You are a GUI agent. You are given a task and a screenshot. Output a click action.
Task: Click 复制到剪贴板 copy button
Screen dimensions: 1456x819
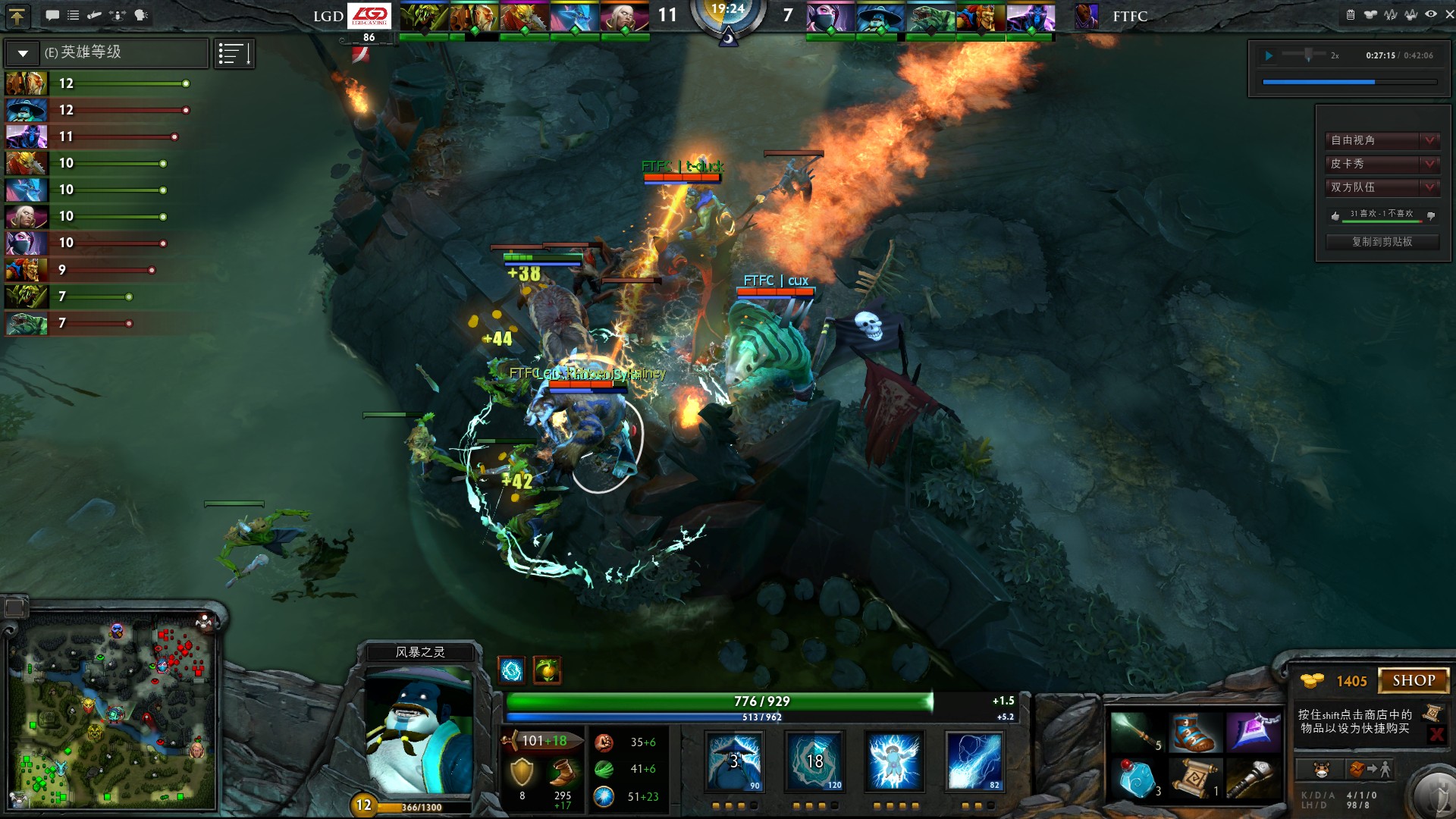[1382, 242]
